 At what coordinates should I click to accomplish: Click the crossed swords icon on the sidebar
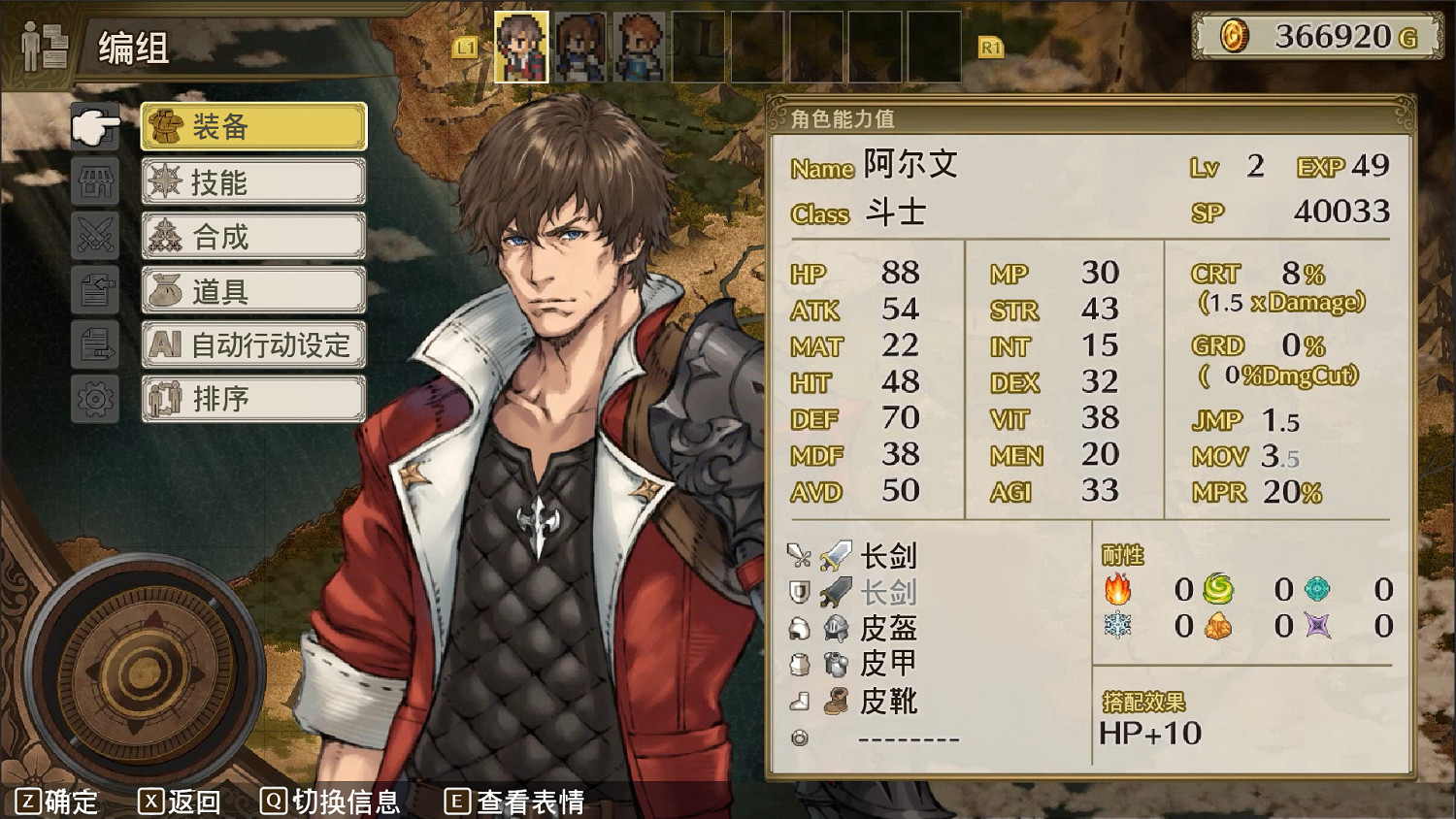pos(94,236)
